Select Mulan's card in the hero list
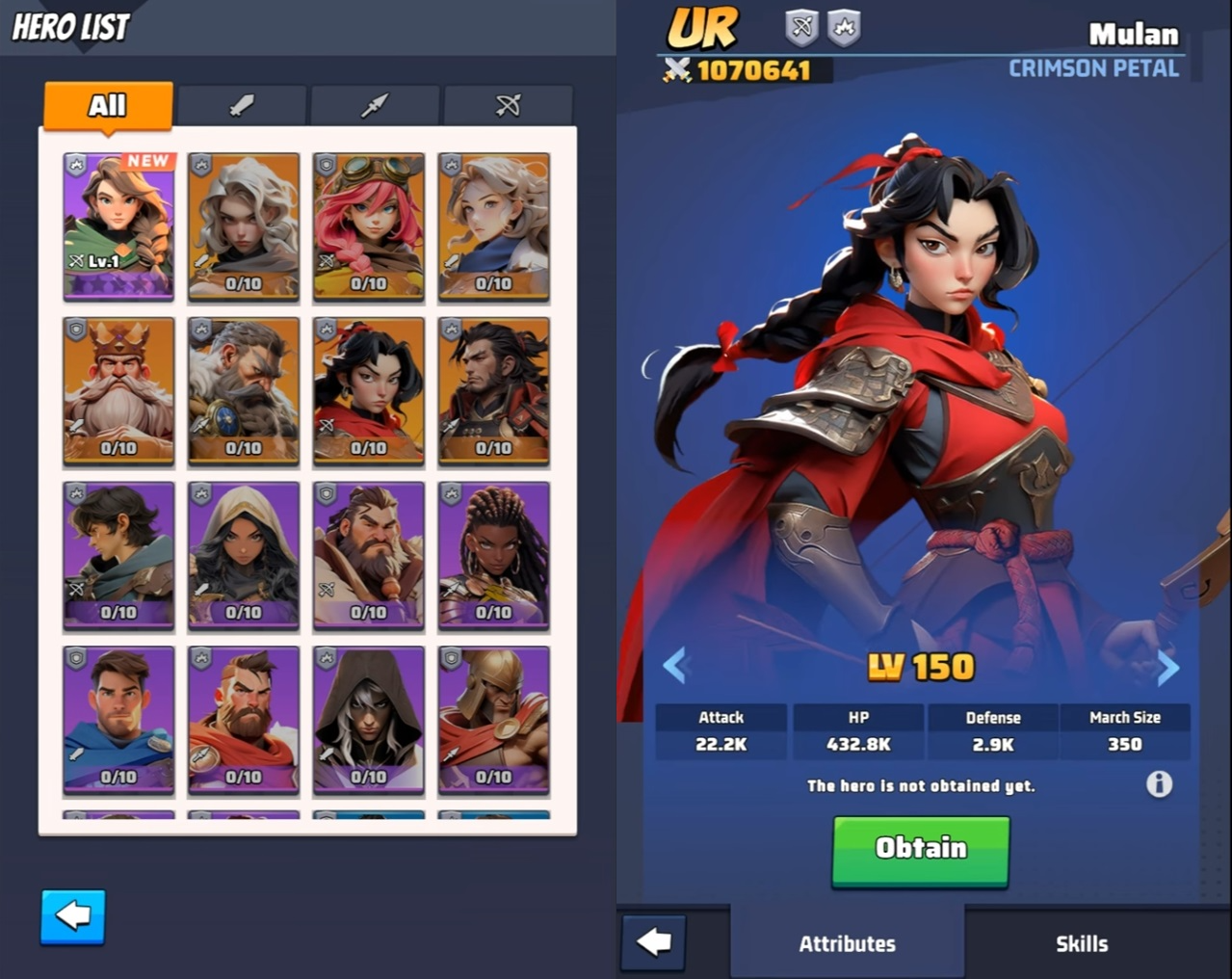Image resolution: width=1232 pixels, height=979 pixels. (369, 390)
